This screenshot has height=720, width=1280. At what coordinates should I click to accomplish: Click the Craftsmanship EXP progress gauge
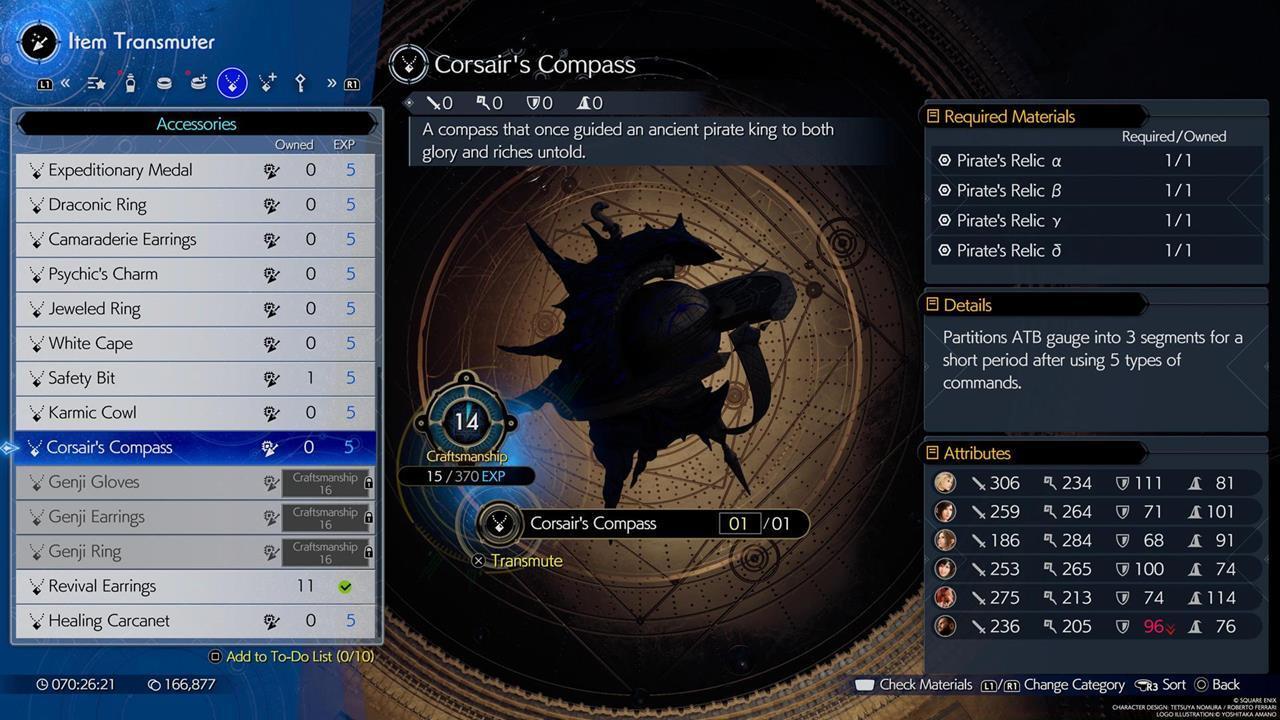pyautogui.click(x=466, y=476)
